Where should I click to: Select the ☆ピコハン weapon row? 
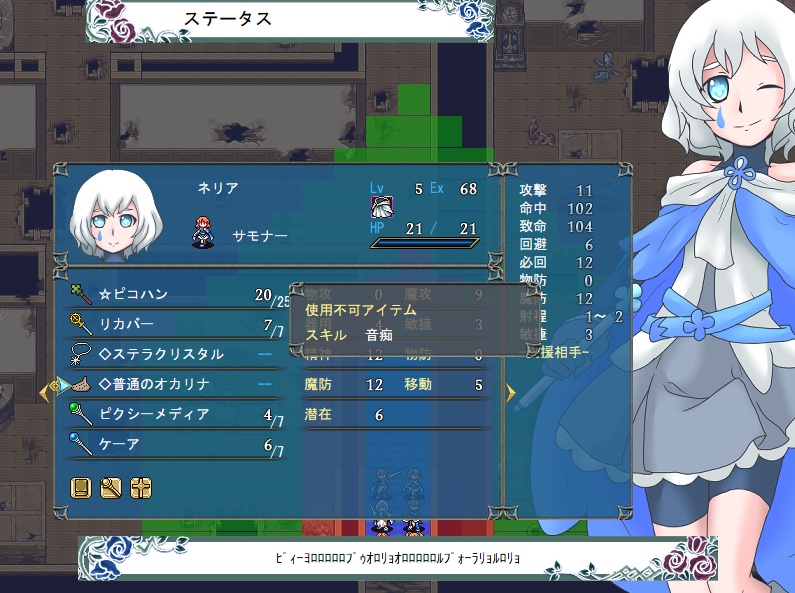pos(170,295)
